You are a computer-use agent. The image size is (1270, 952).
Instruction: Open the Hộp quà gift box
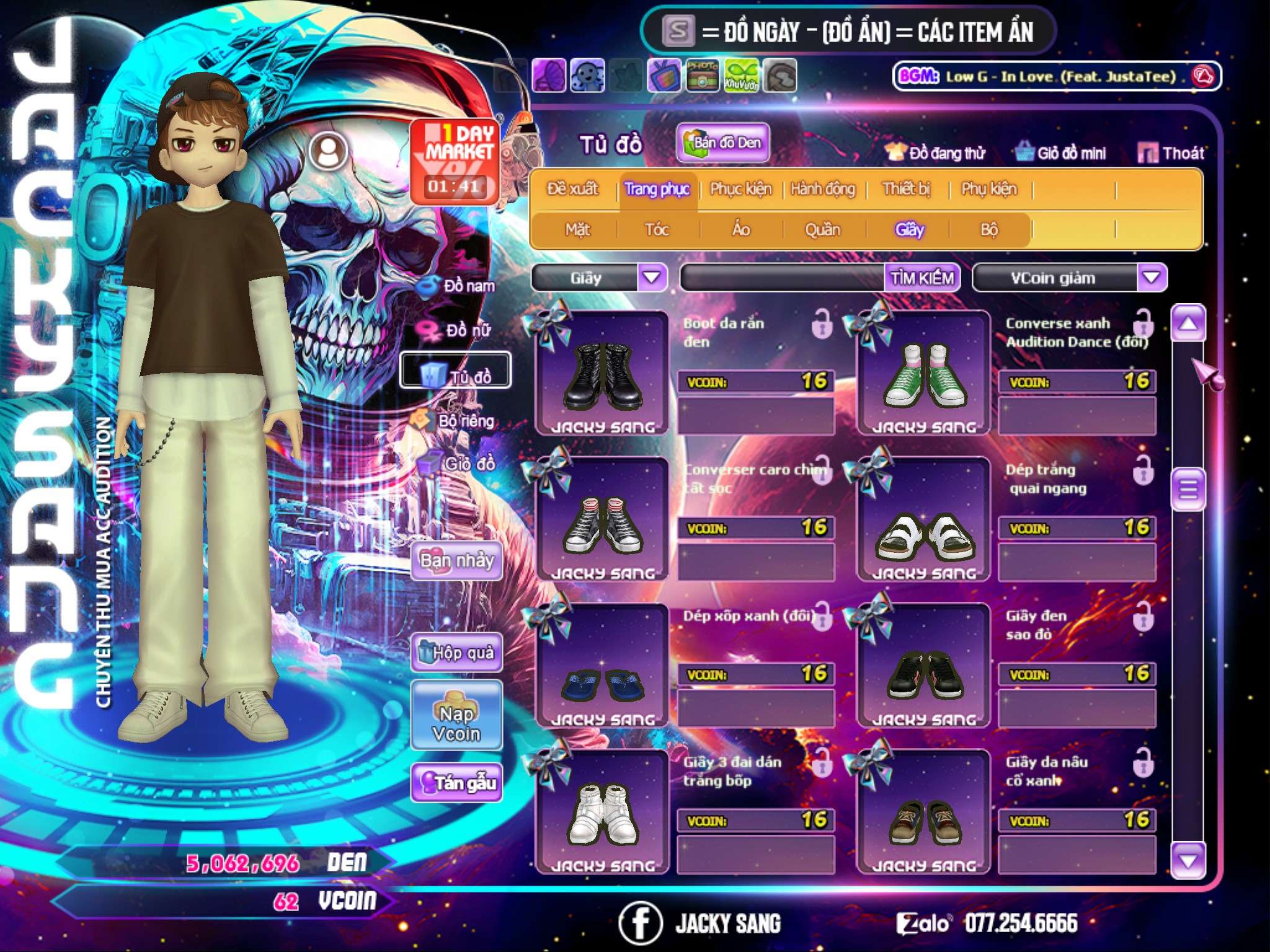point(456,652)
